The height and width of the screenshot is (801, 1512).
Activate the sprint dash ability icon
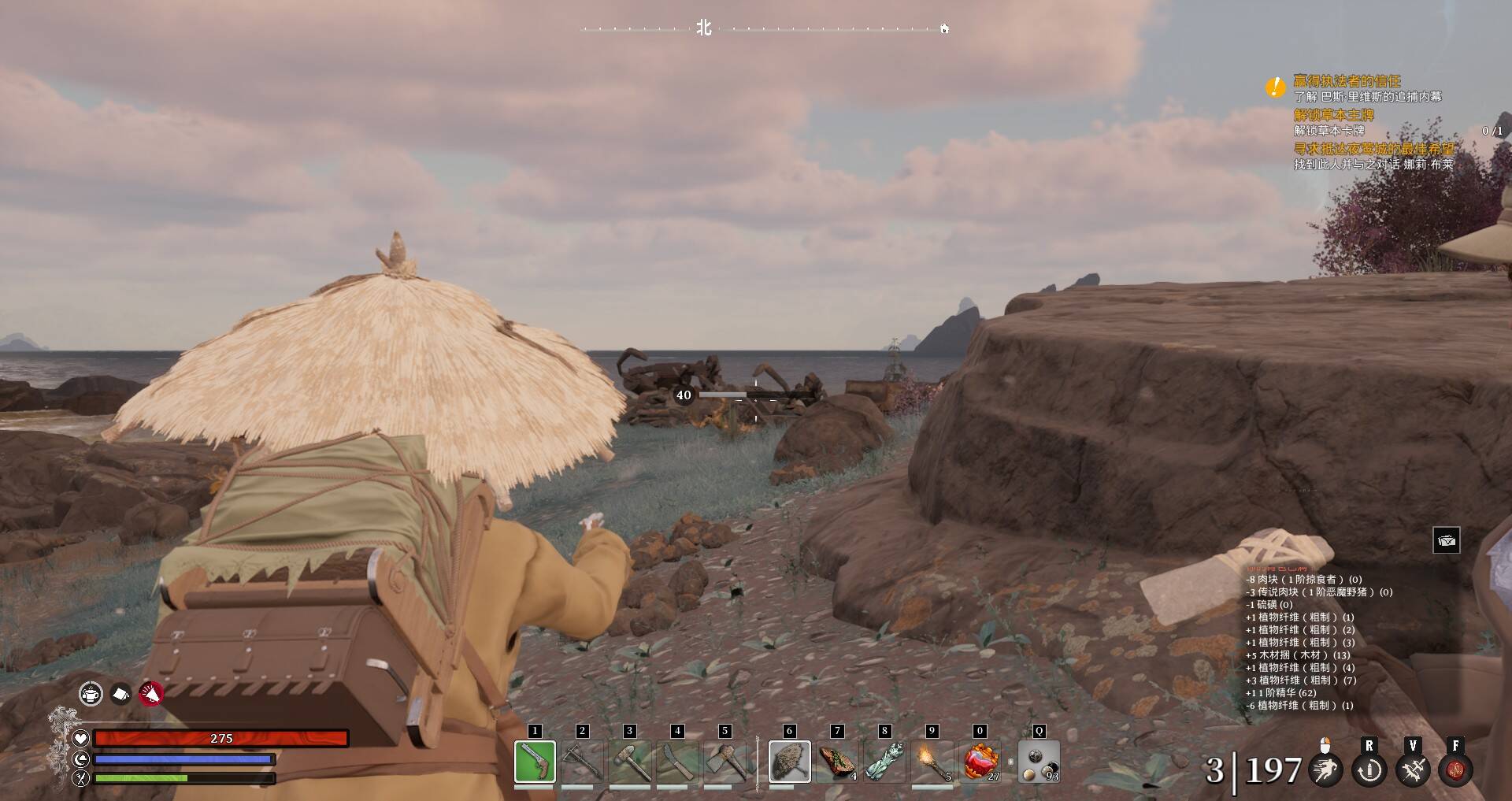pos(1325,769)
